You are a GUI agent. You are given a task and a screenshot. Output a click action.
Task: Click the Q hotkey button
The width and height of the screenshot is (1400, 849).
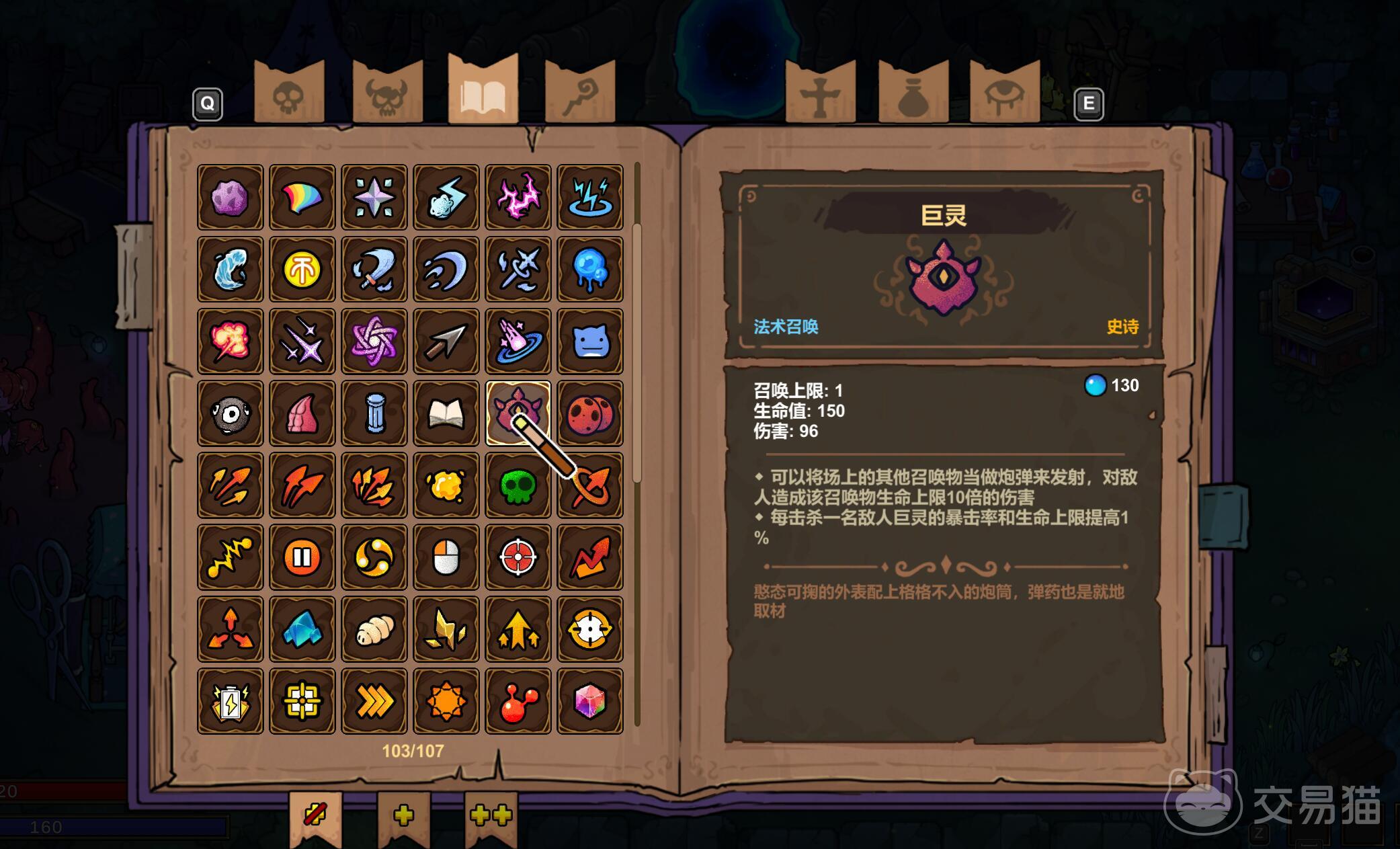point(207,104)
